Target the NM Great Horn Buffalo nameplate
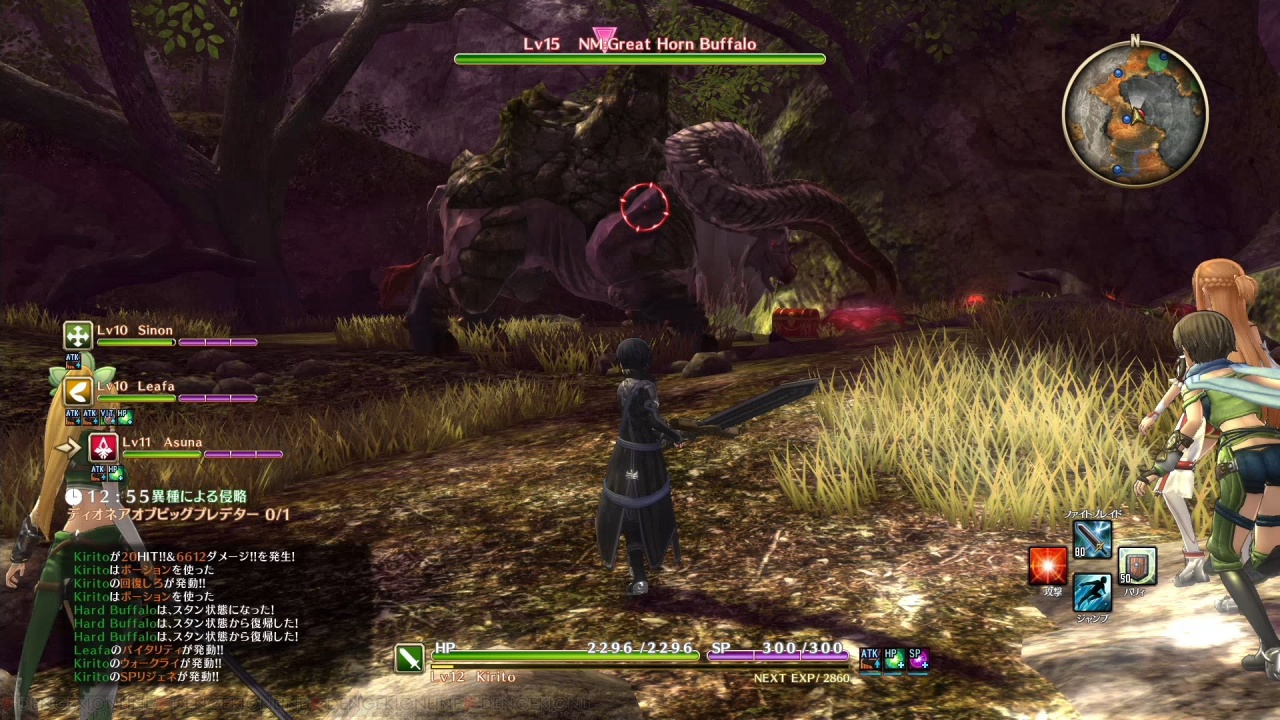This screenshot has width=1280, height=720. click(640, 44)
